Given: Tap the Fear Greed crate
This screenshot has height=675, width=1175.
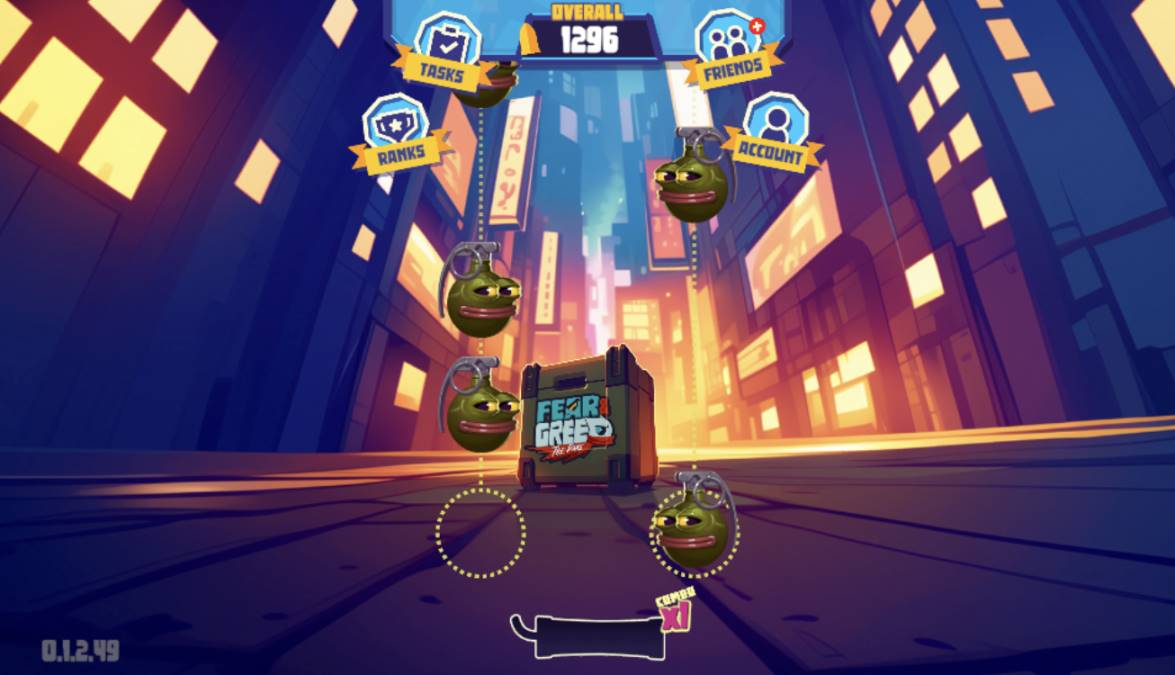Looking at the screenshot, I should point(586,421).
